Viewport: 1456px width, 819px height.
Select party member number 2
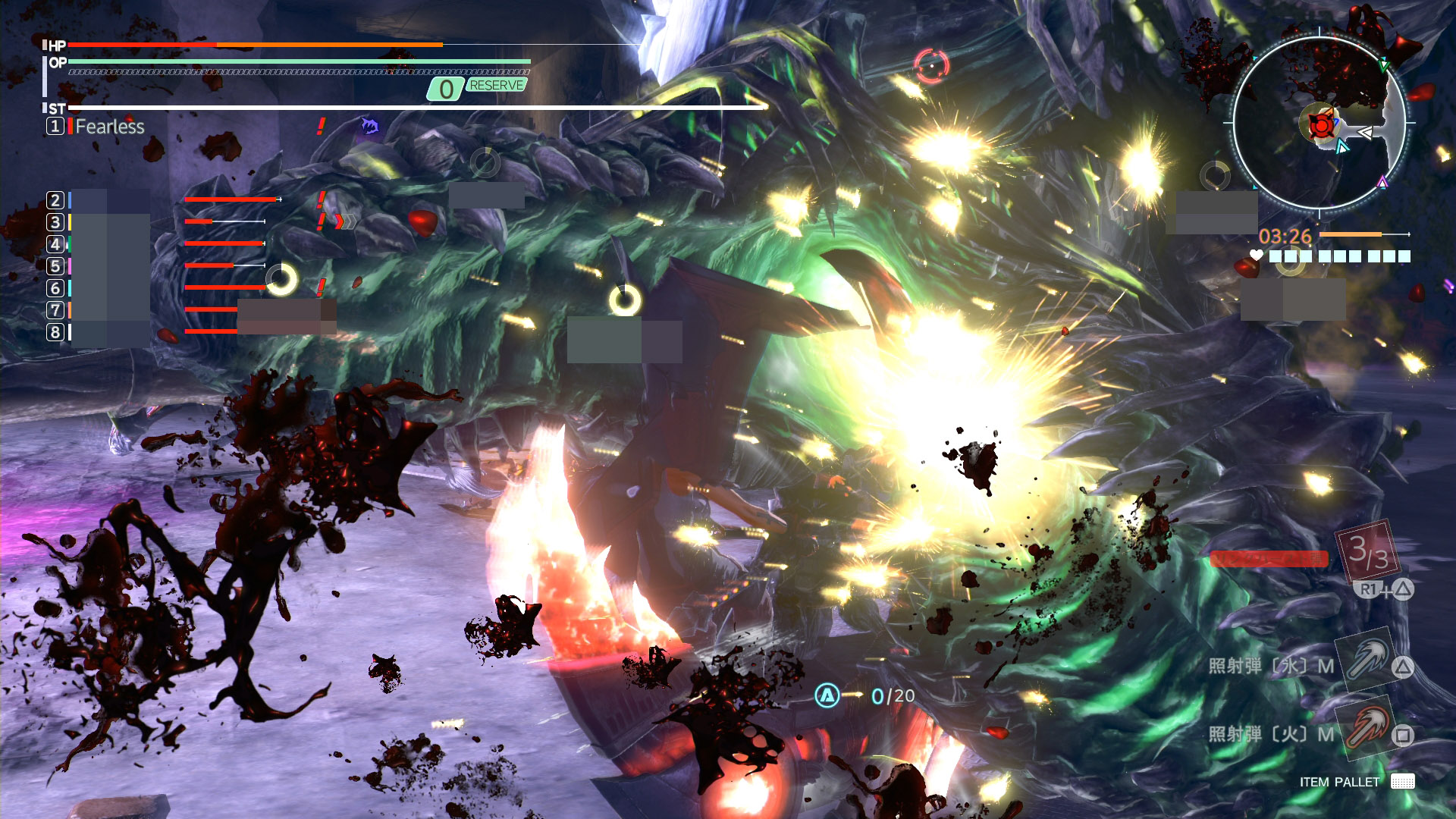click(55, 200)
